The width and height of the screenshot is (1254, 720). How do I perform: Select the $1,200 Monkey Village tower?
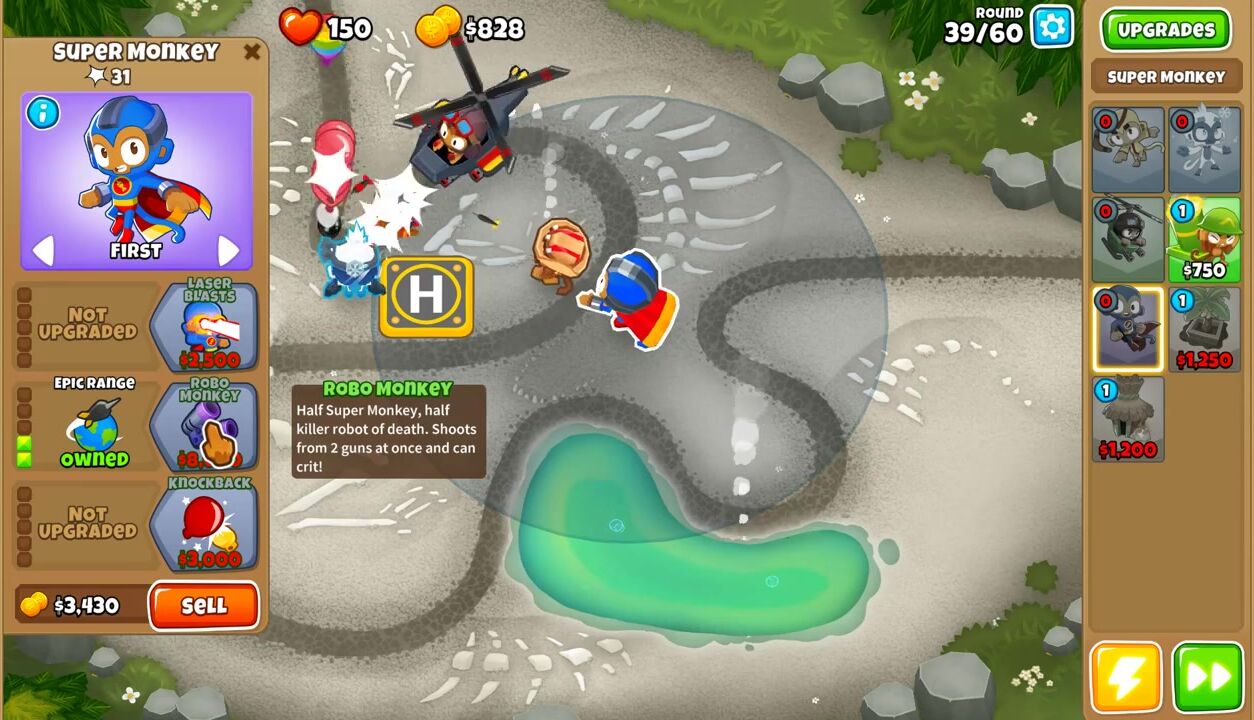pos(1127,418)
